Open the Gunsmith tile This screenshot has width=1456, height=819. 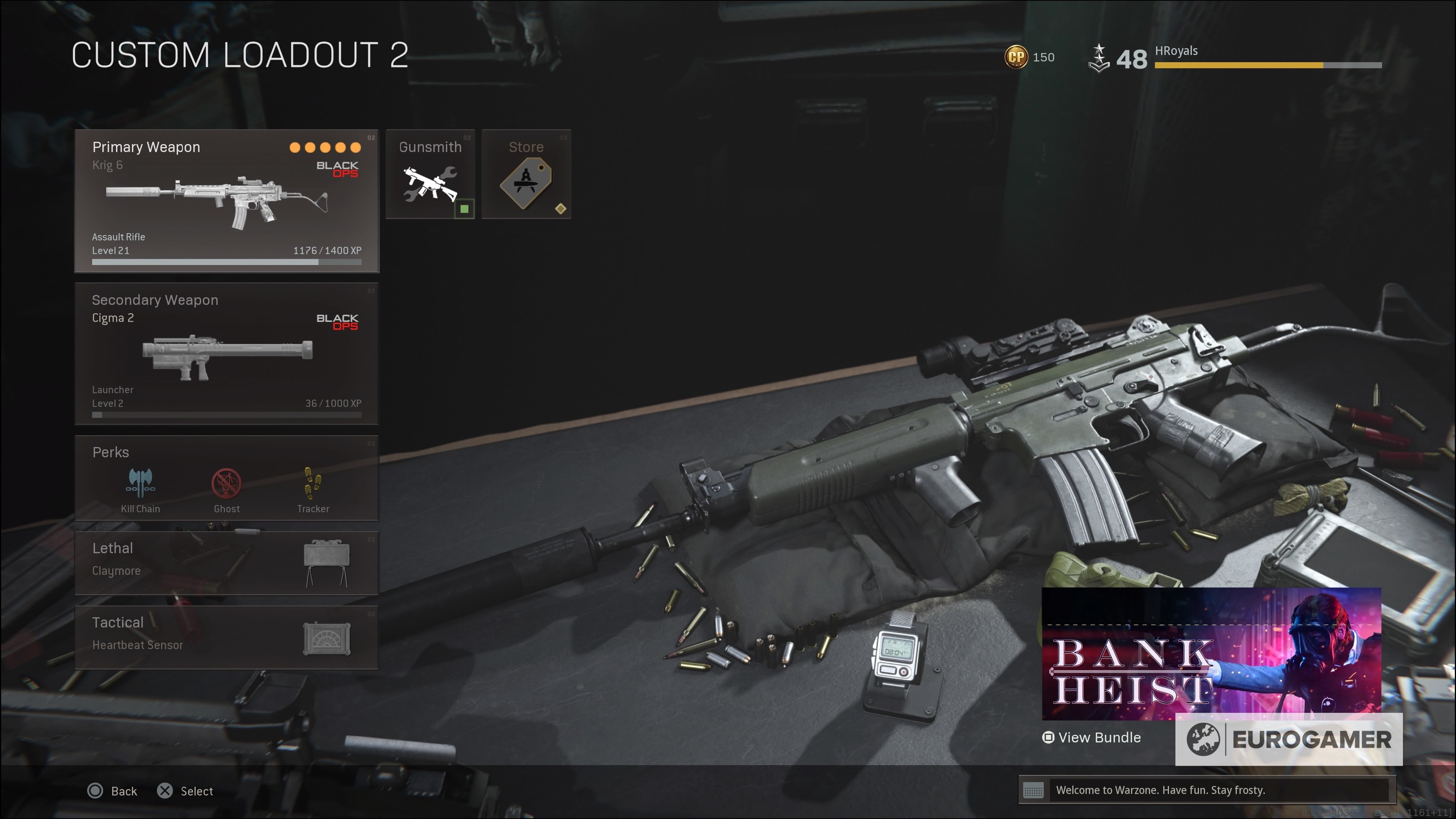point(430,174)
